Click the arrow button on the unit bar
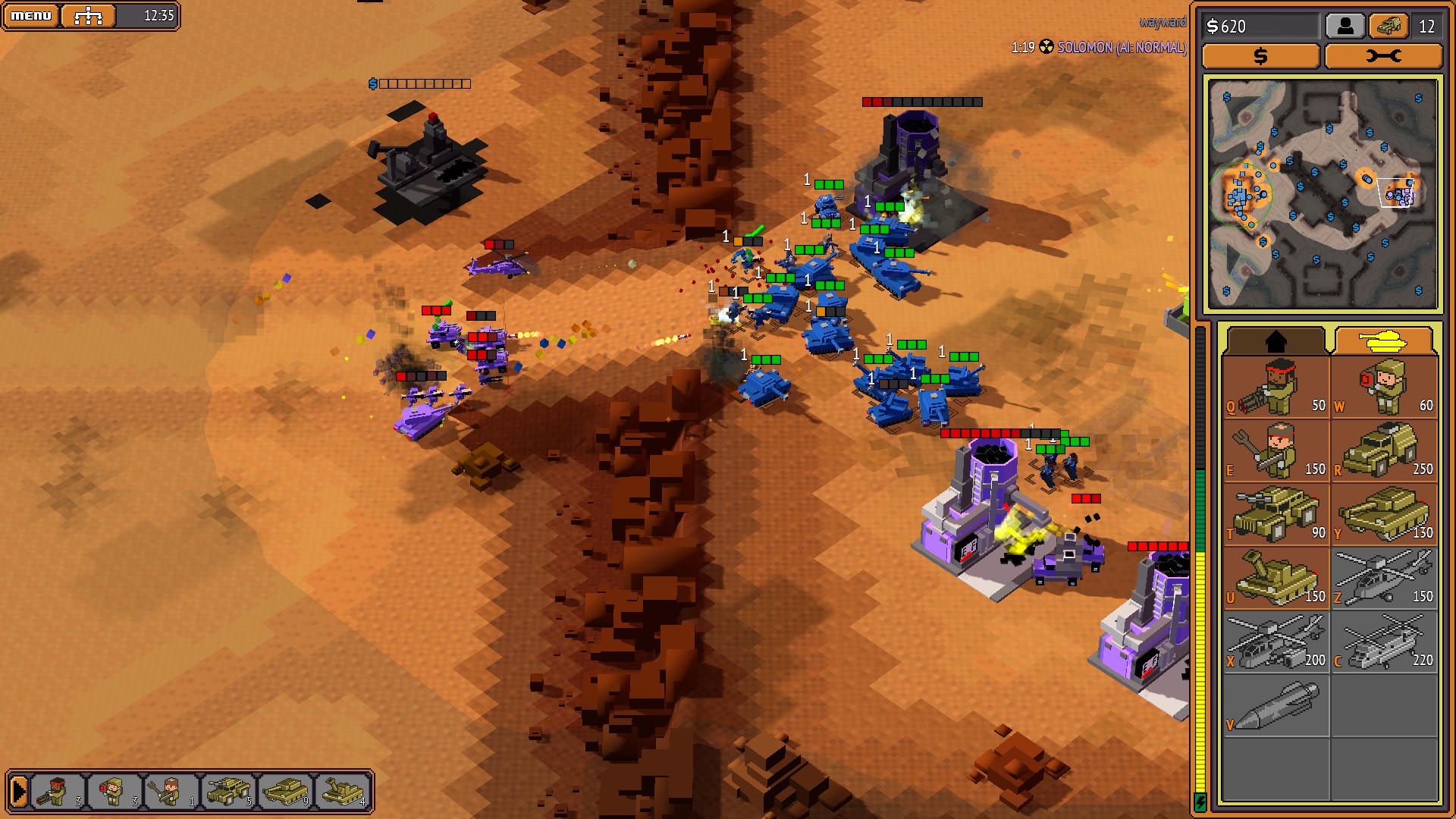The height and width of the screenshot is (819, 1456). click(19, 792)
